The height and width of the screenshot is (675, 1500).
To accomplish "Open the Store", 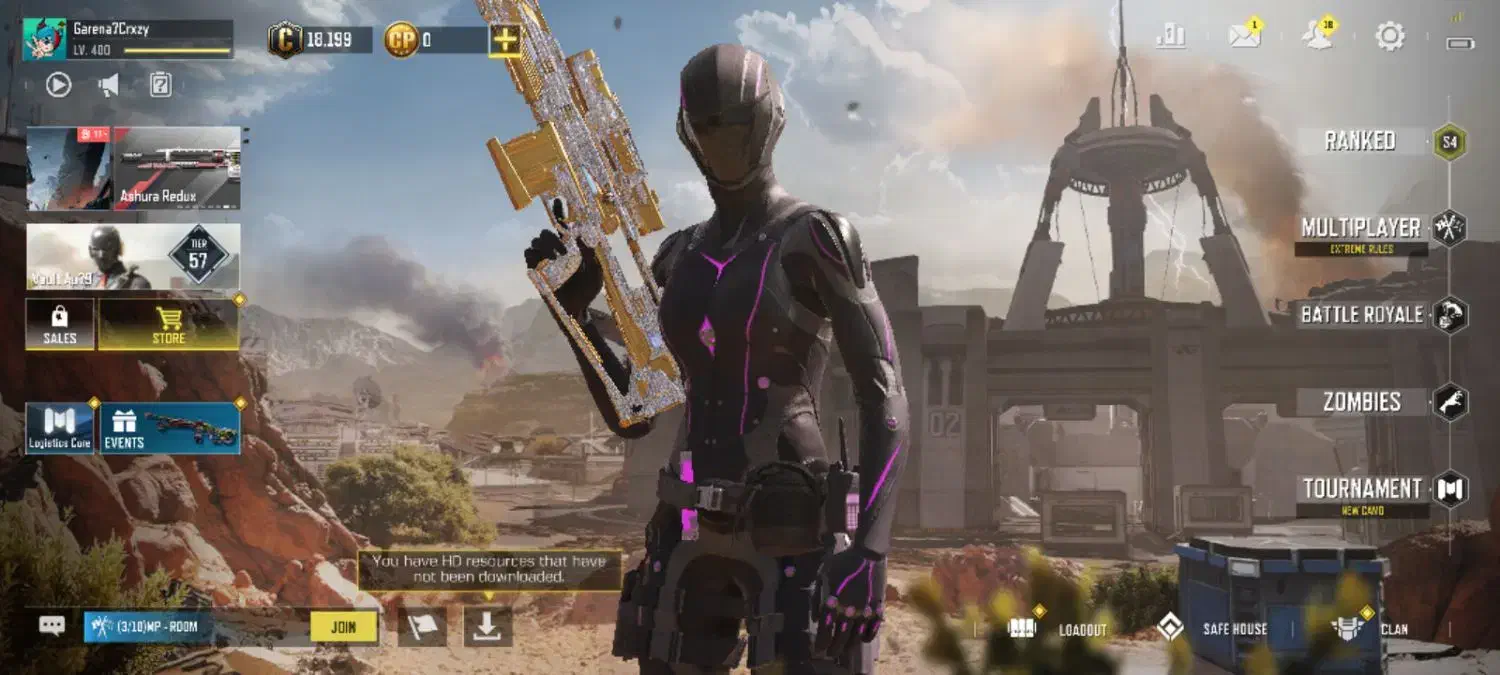I will point(168,324).
